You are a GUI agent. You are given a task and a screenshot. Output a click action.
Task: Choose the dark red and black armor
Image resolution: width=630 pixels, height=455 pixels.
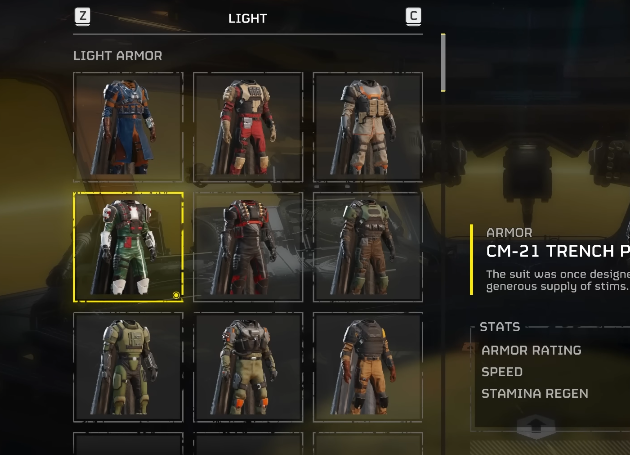click(x=248, y=247)
